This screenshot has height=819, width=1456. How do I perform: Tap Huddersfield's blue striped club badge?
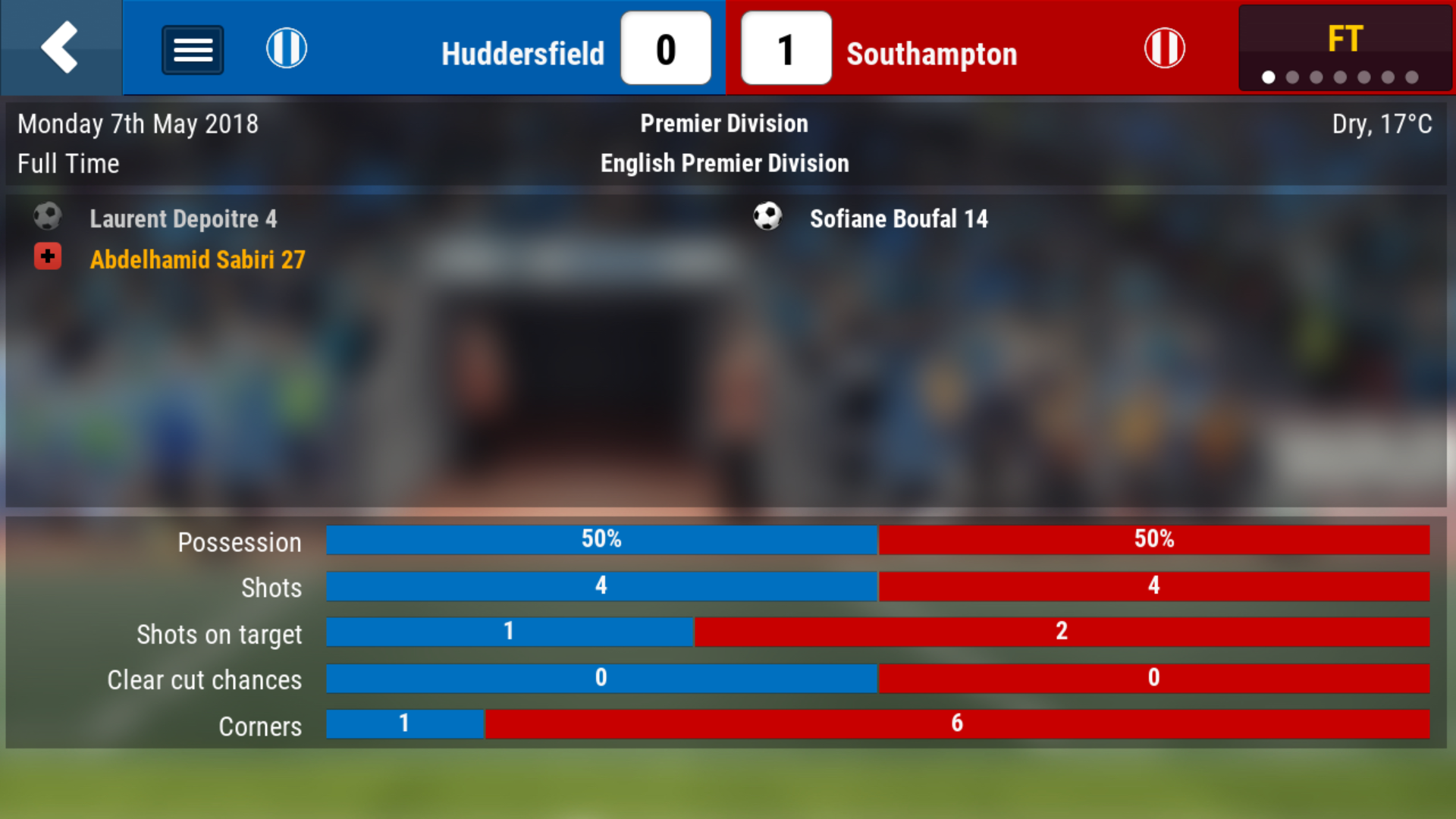pos(287,49)
